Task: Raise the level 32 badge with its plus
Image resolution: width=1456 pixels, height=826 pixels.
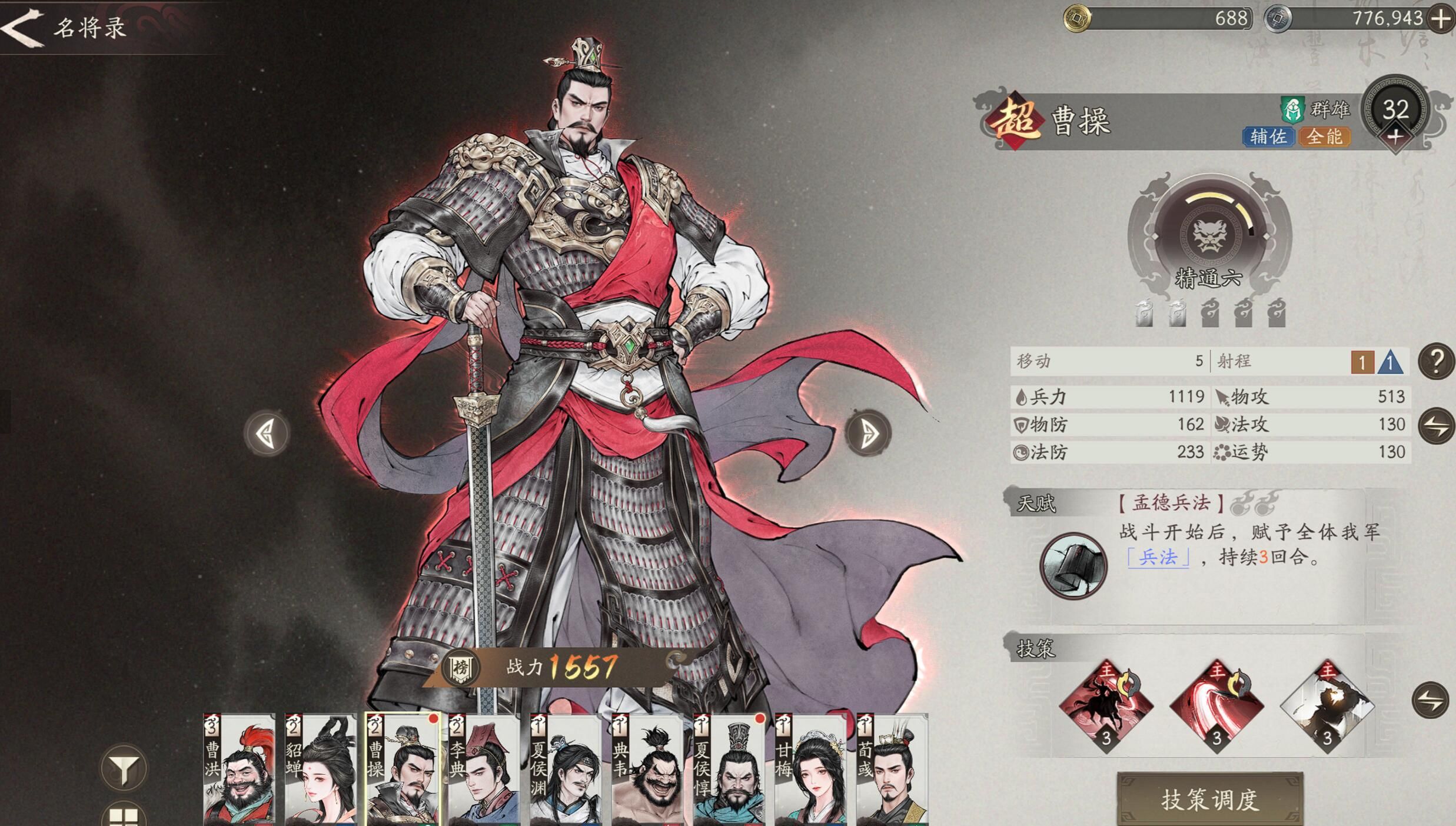Action: coord(1395,138)
